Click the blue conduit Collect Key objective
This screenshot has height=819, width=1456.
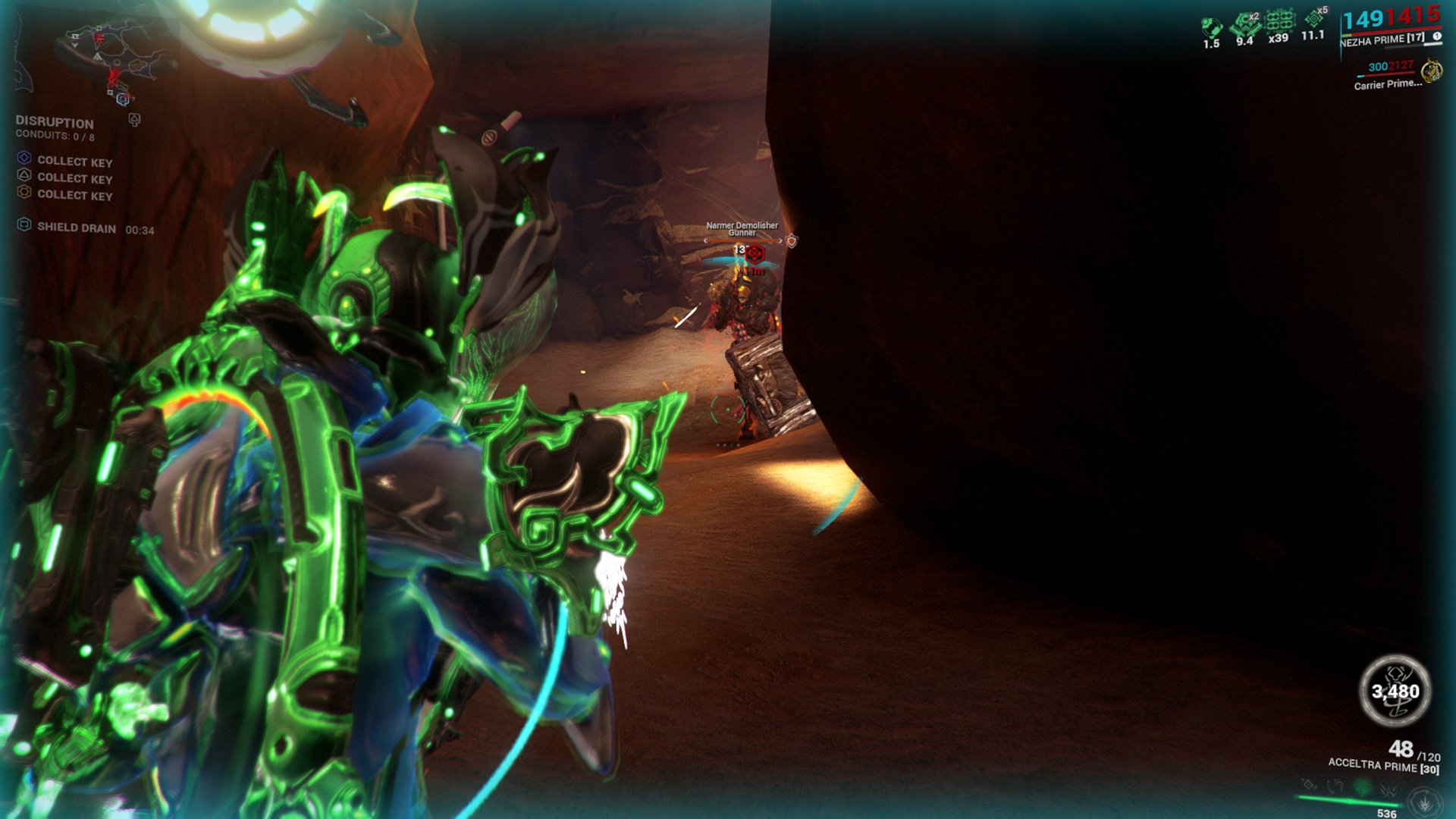[x=24, y=158]
